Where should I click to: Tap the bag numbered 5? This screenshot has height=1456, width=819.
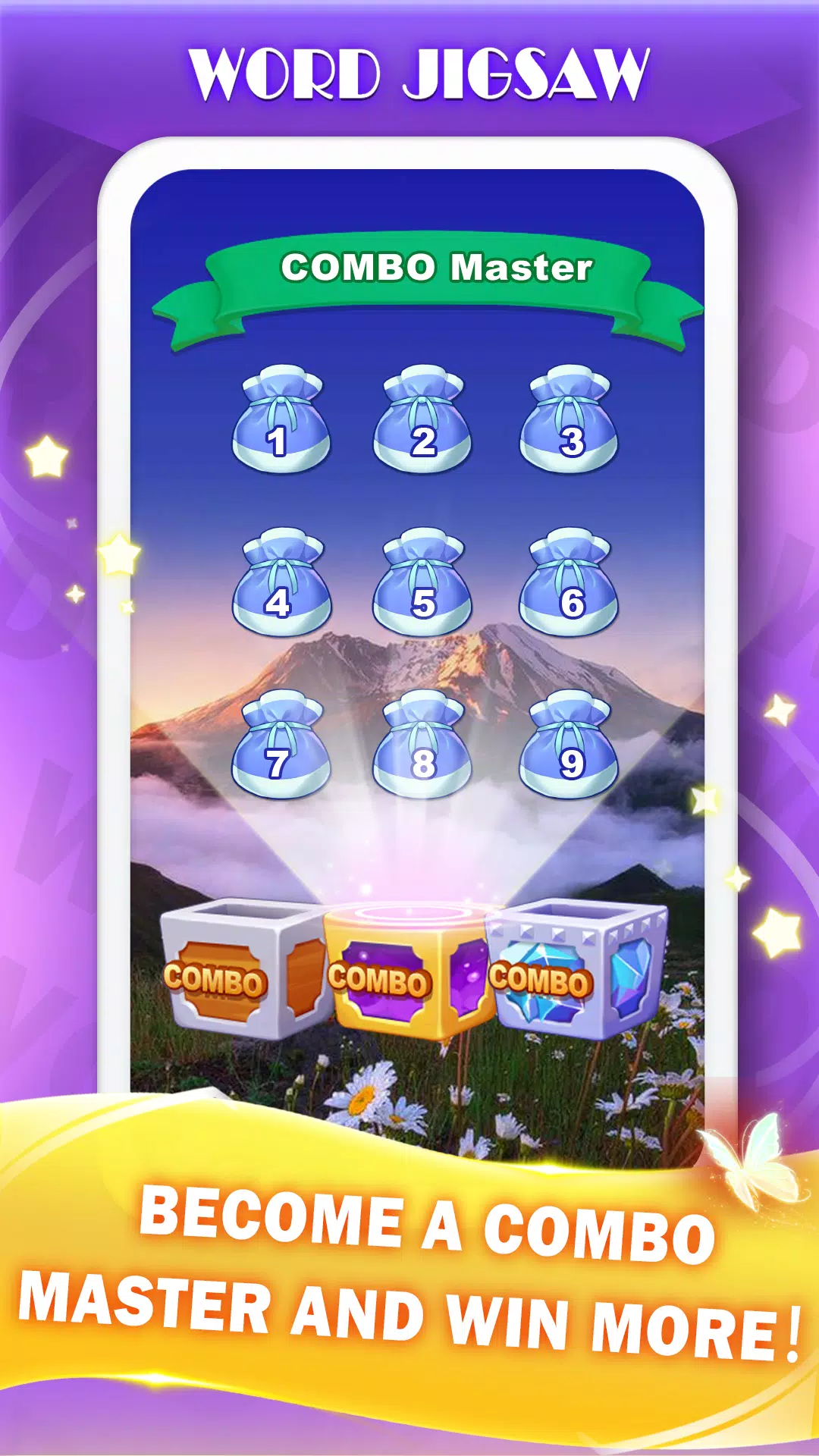[x=422, y=583]
